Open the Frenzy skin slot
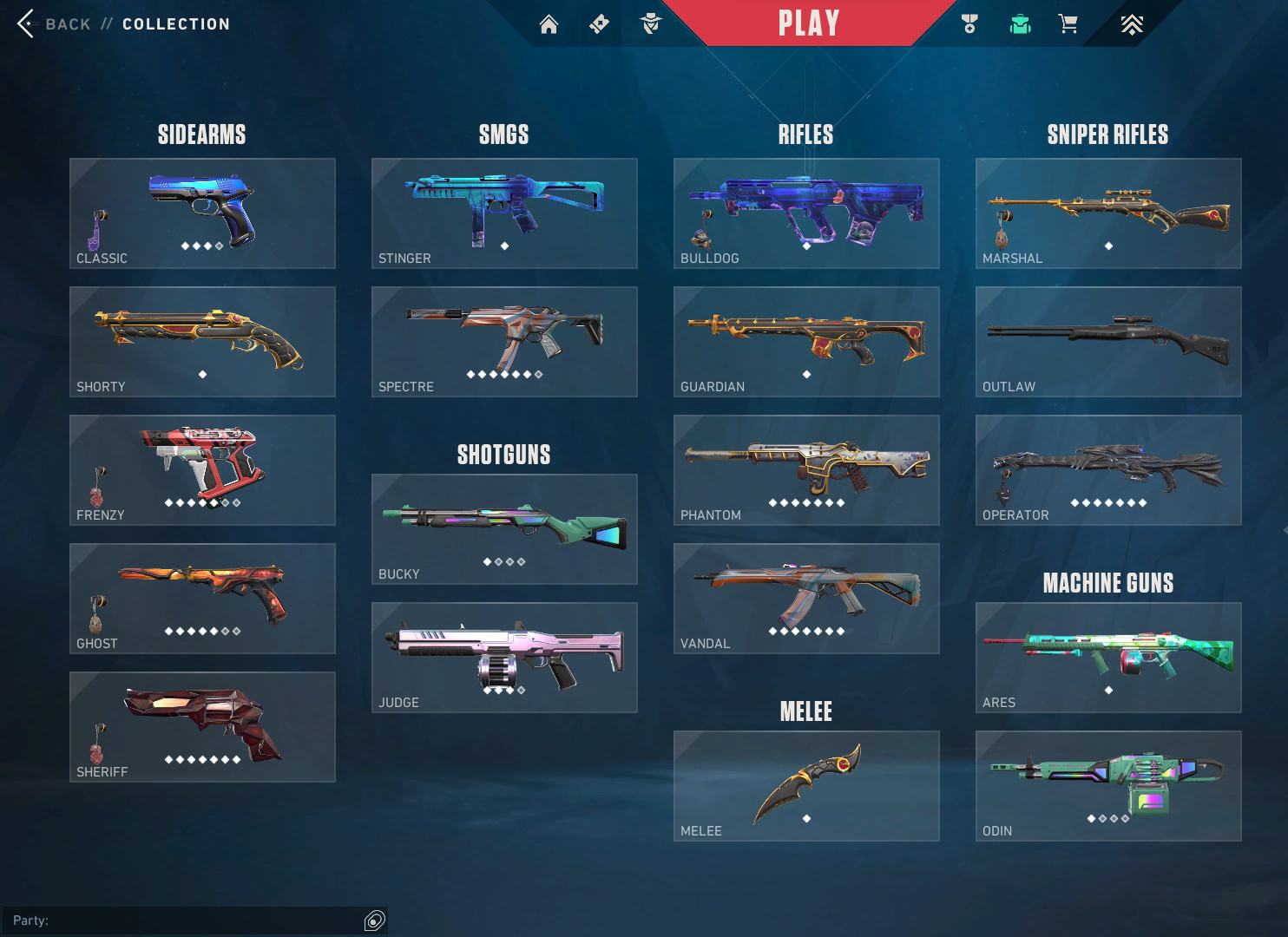Screen dimensions: 1288x937 tap(202, 470)
